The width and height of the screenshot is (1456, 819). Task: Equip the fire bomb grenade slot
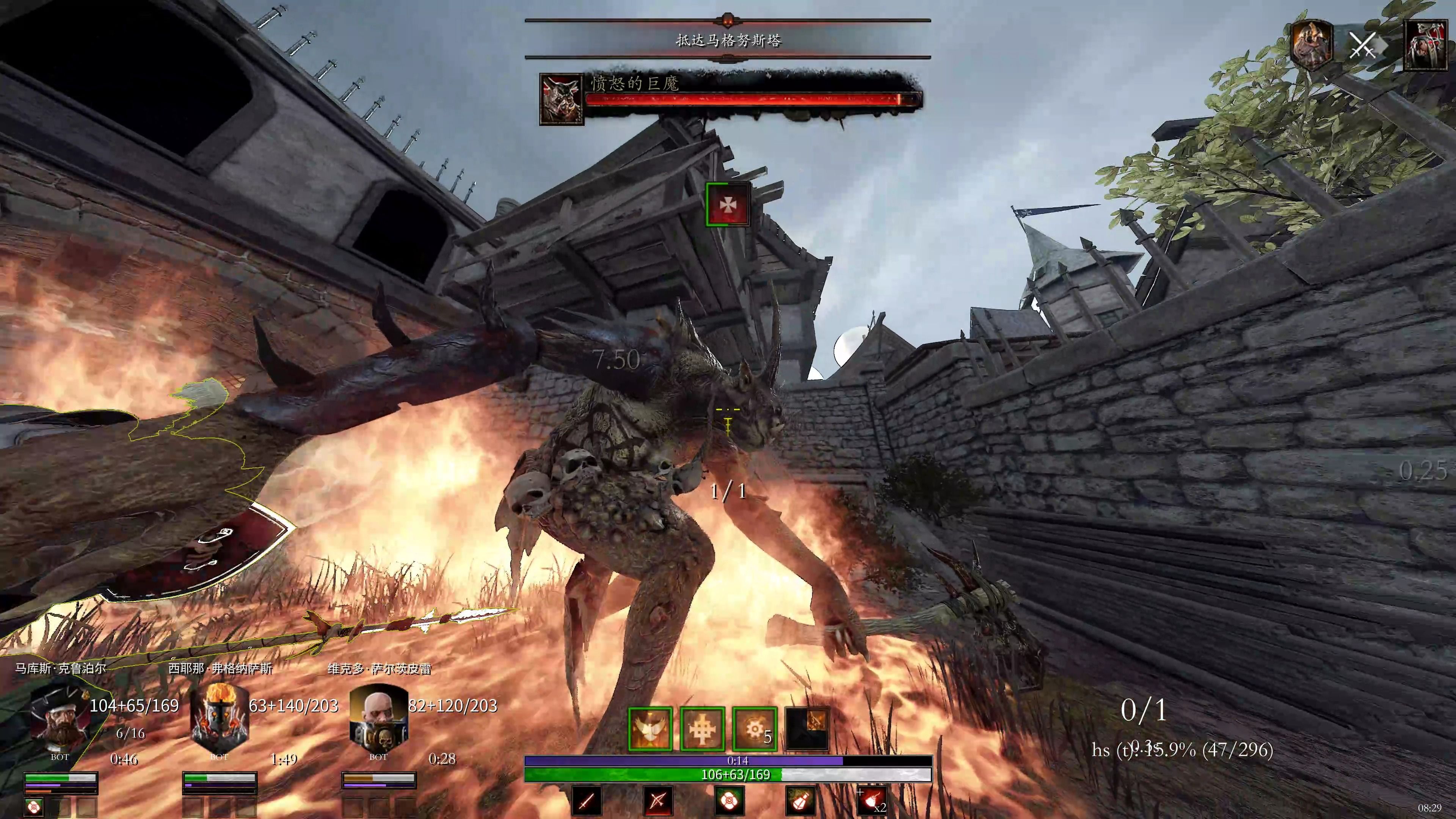(872, 800)
